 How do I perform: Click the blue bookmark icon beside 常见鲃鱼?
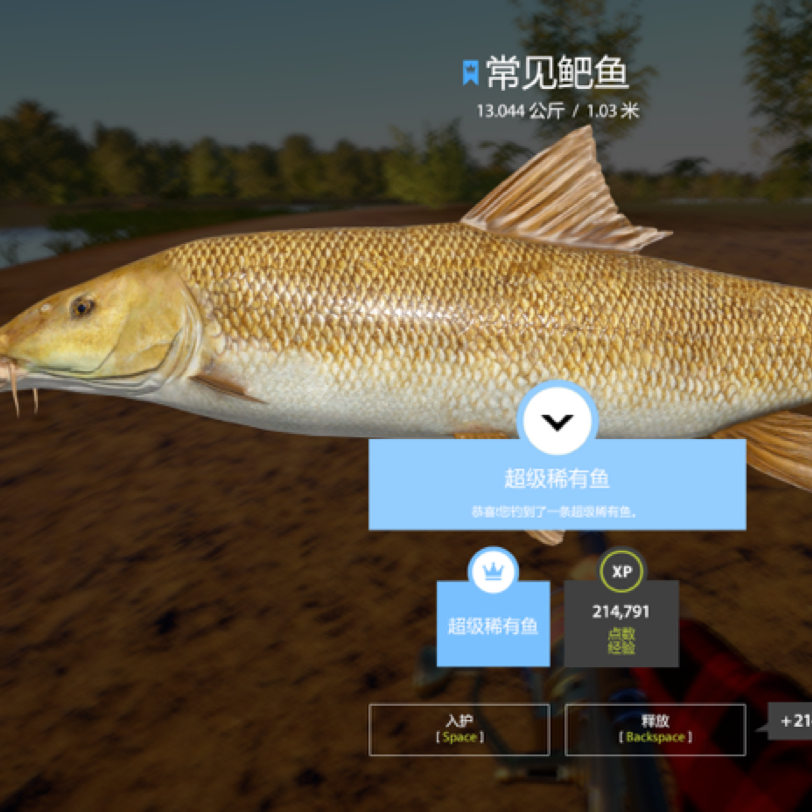tap(470, 72)
